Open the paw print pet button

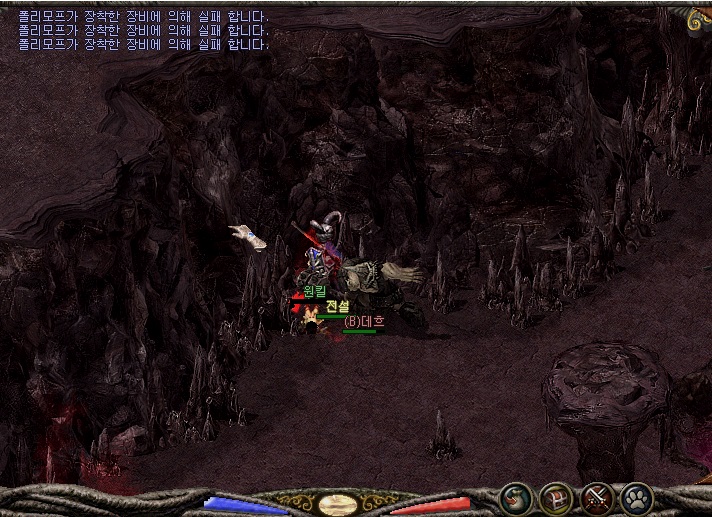tap(637, 497)
